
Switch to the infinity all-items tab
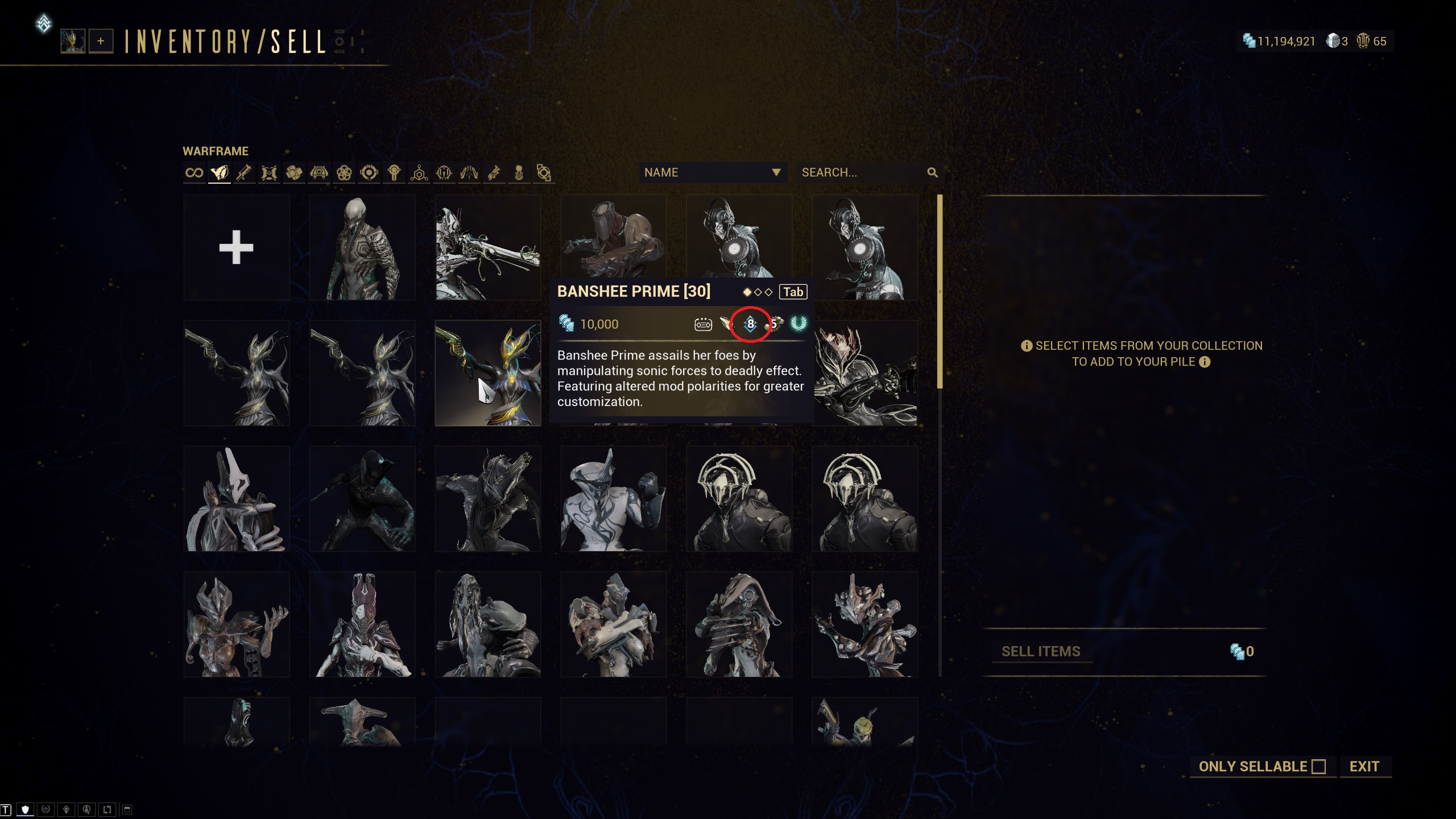click(194, 172)
